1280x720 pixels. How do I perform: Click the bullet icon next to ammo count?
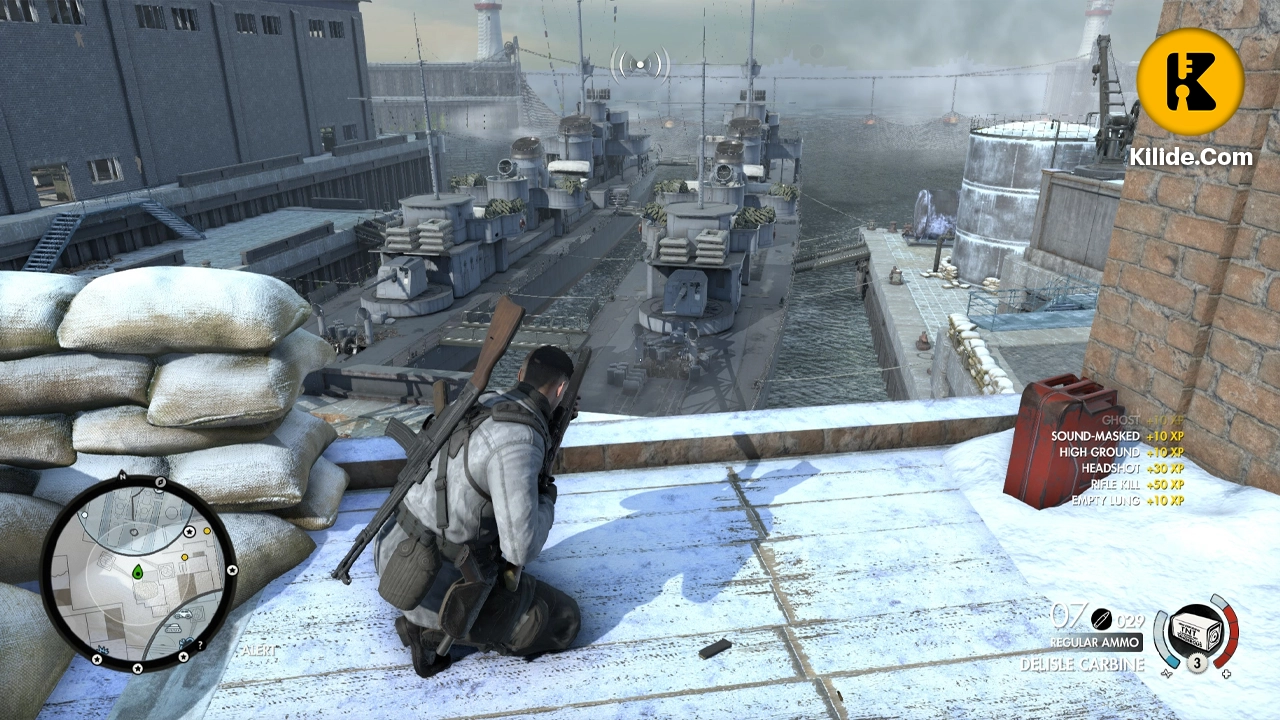pos(1101,619)
